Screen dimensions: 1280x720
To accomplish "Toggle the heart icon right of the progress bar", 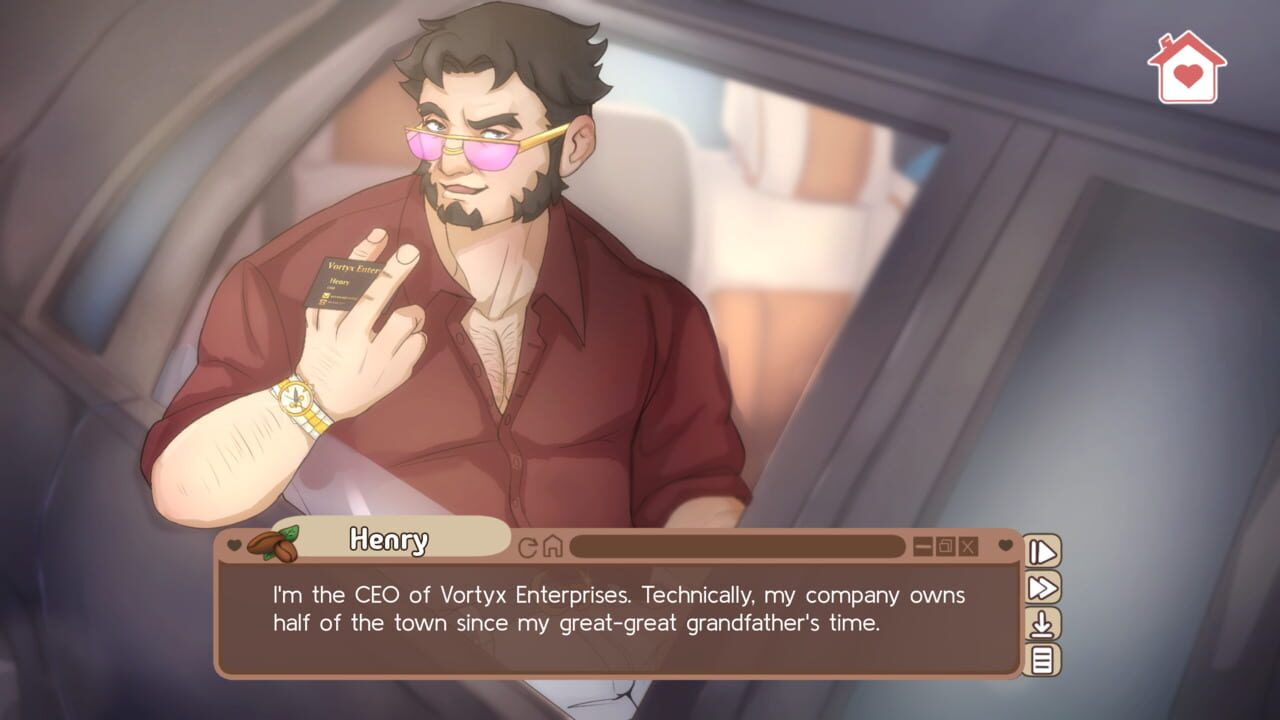I will (1005, 545).
